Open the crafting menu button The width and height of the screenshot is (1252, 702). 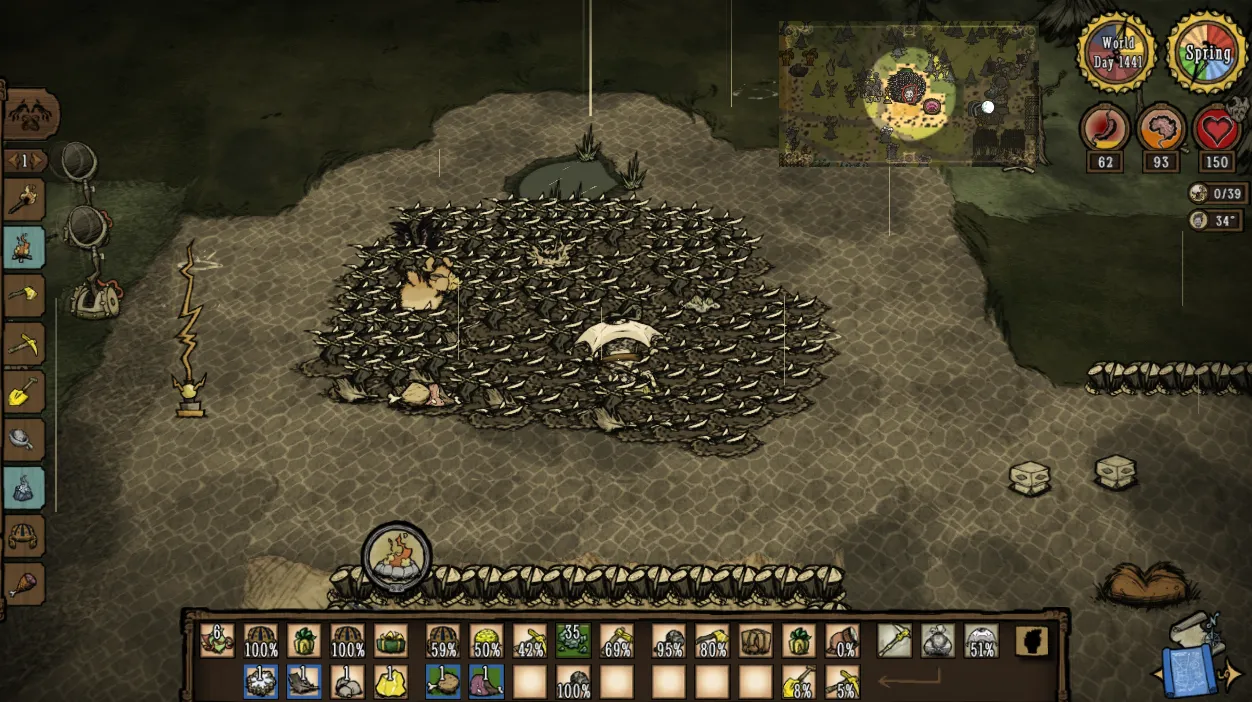[x=30, y=116]
